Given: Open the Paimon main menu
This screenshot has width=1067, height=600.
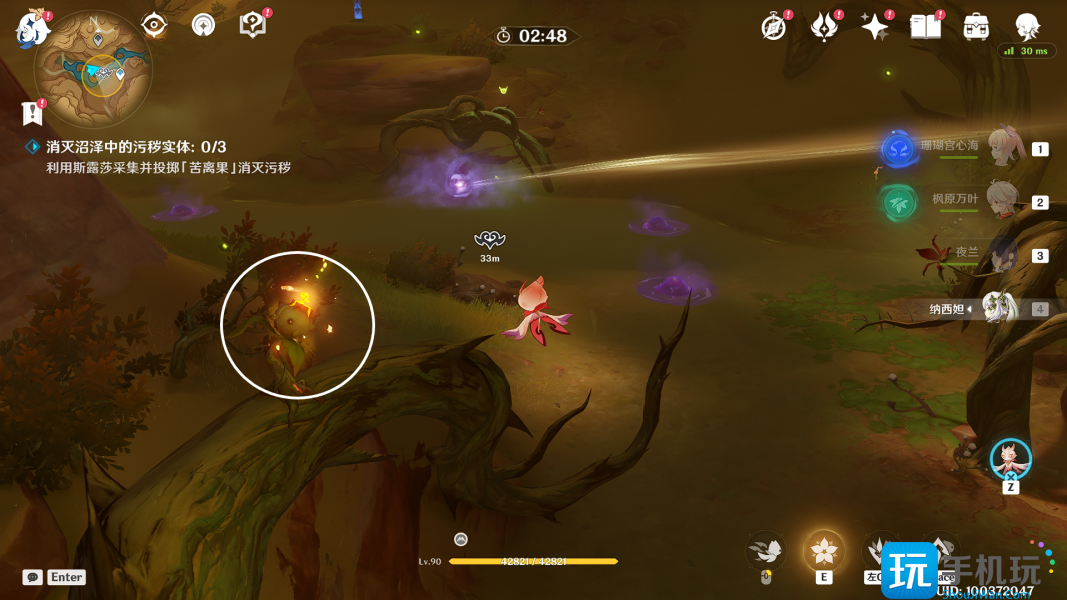Looking at the screenshot, I should (32, 28).
